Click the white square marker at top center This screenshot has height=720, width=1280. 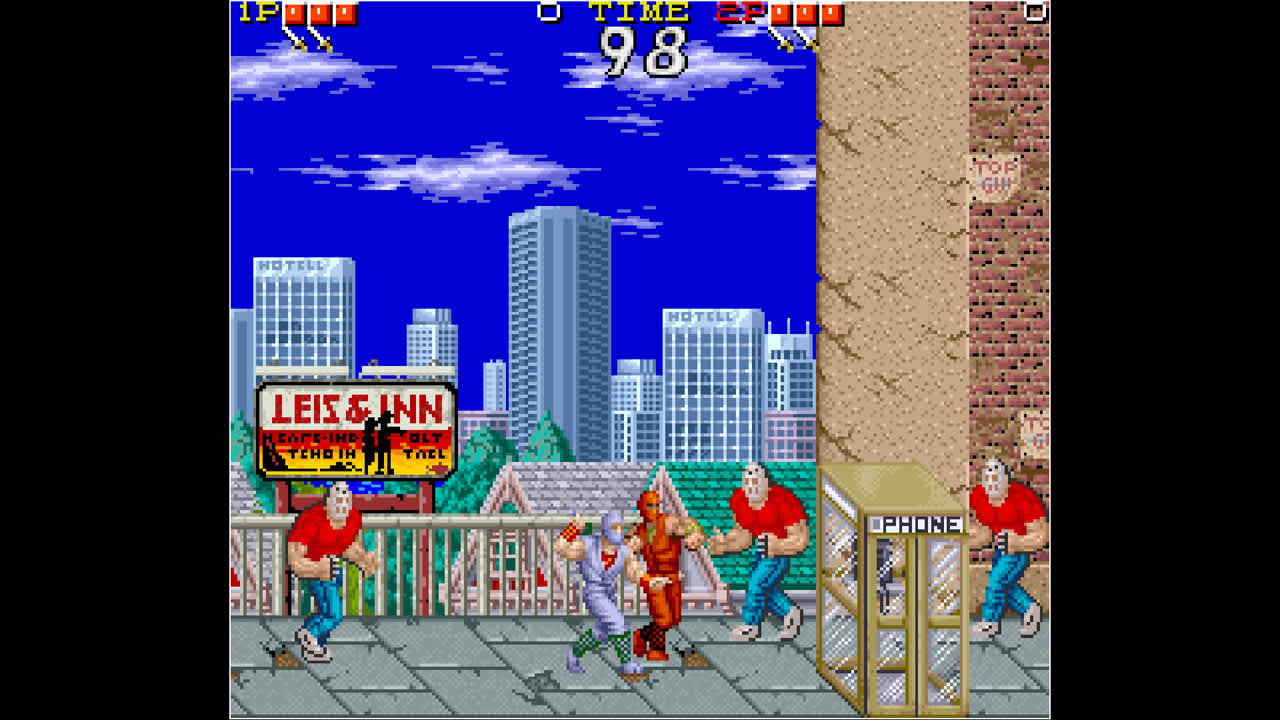pos(546,11)
